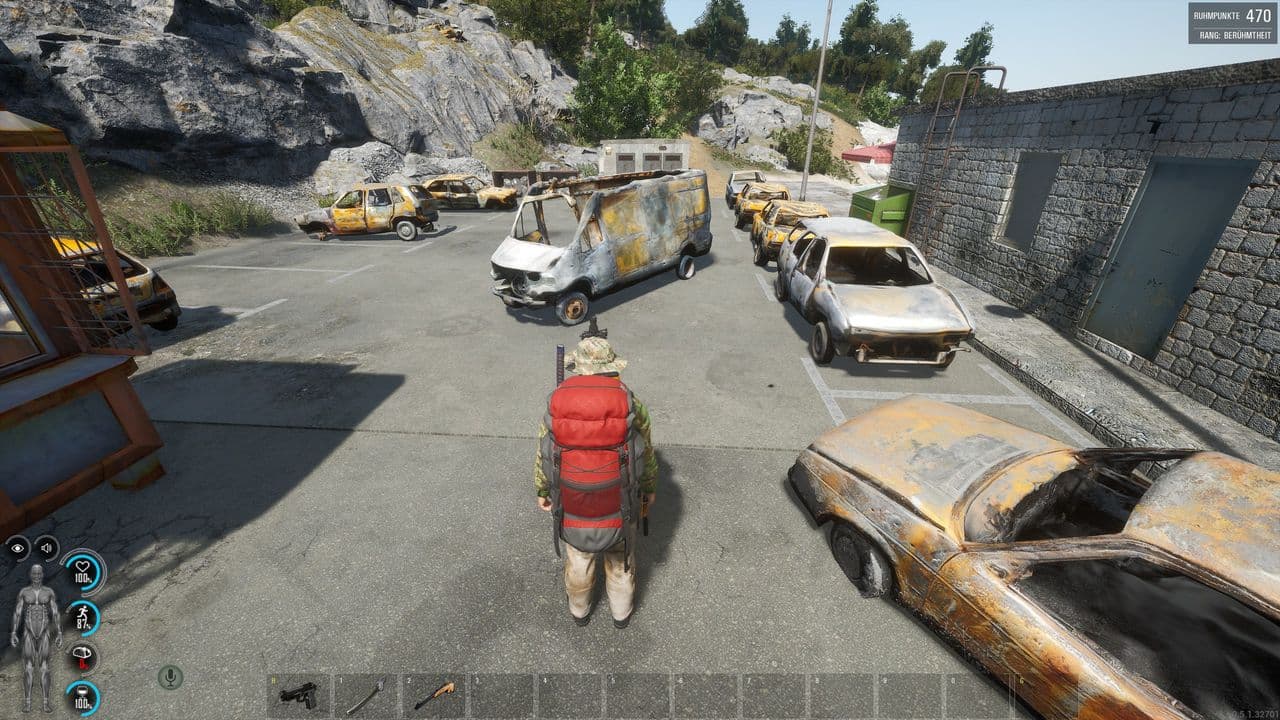
Task: Click the eye visibility indicator icon
Action: [x=18, y=548]
